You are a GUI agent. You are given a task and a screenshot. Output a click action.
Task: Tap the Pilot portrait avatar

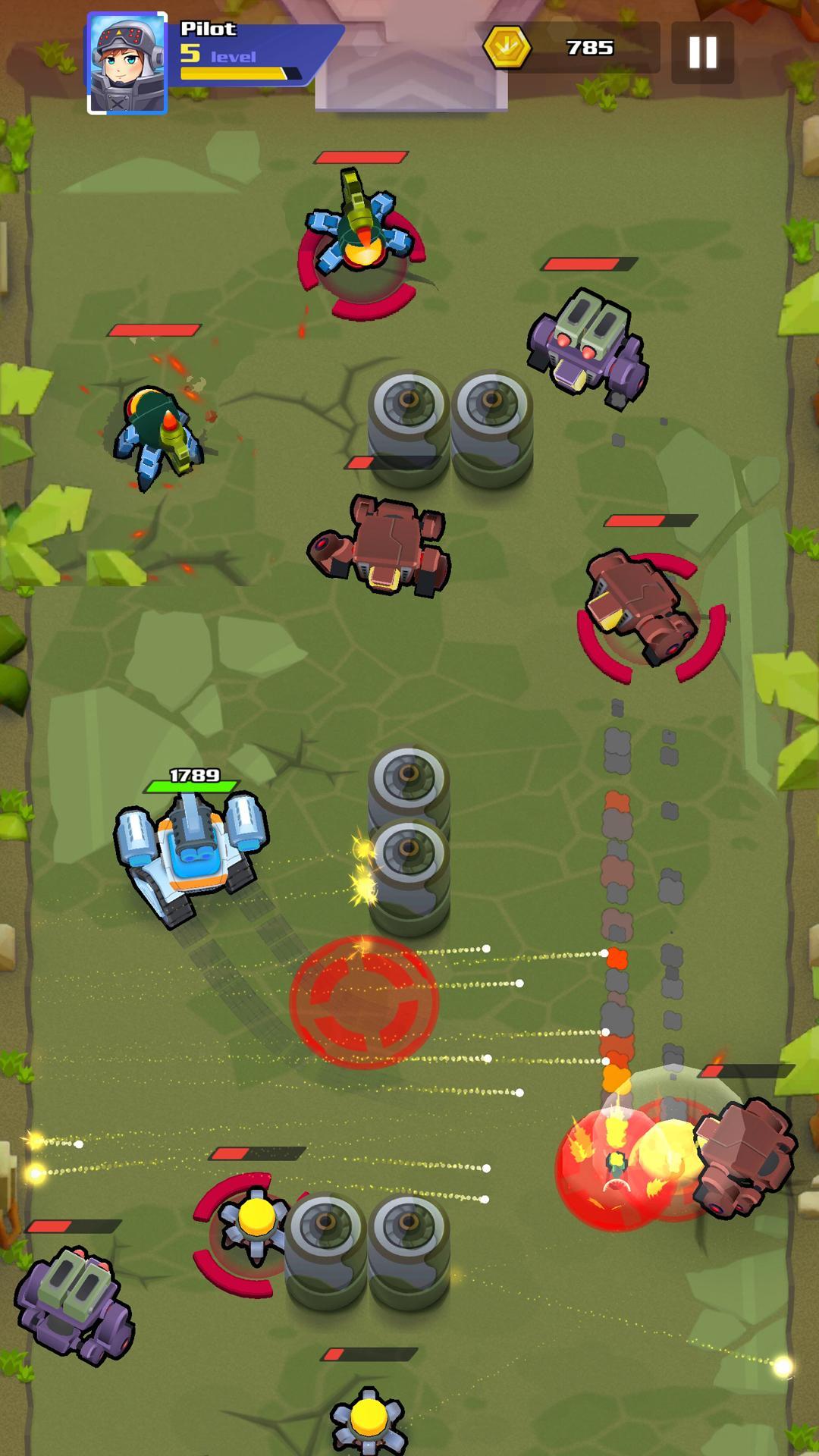click(127, 64)
